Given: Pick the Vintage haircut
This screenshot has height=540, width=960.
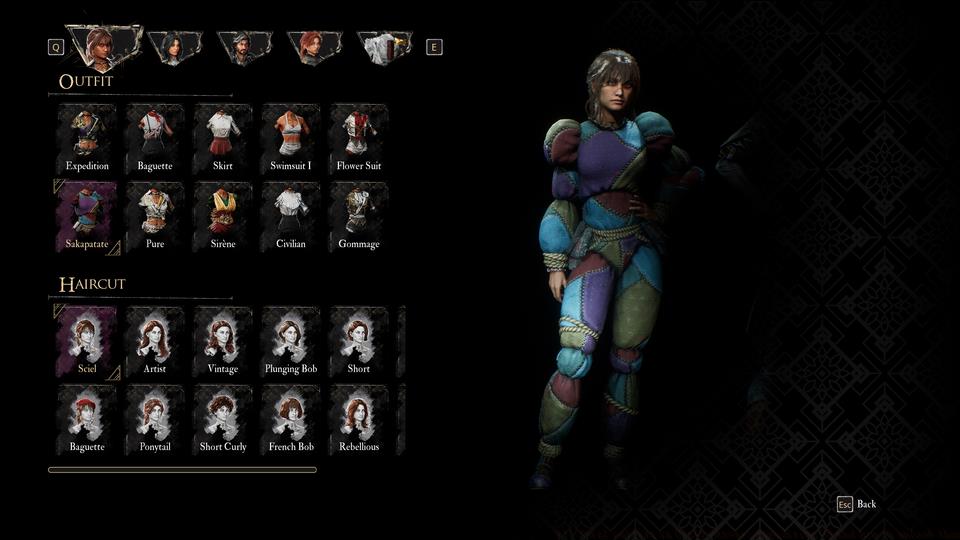Looking at the screenshot, I should click(223, 340).
